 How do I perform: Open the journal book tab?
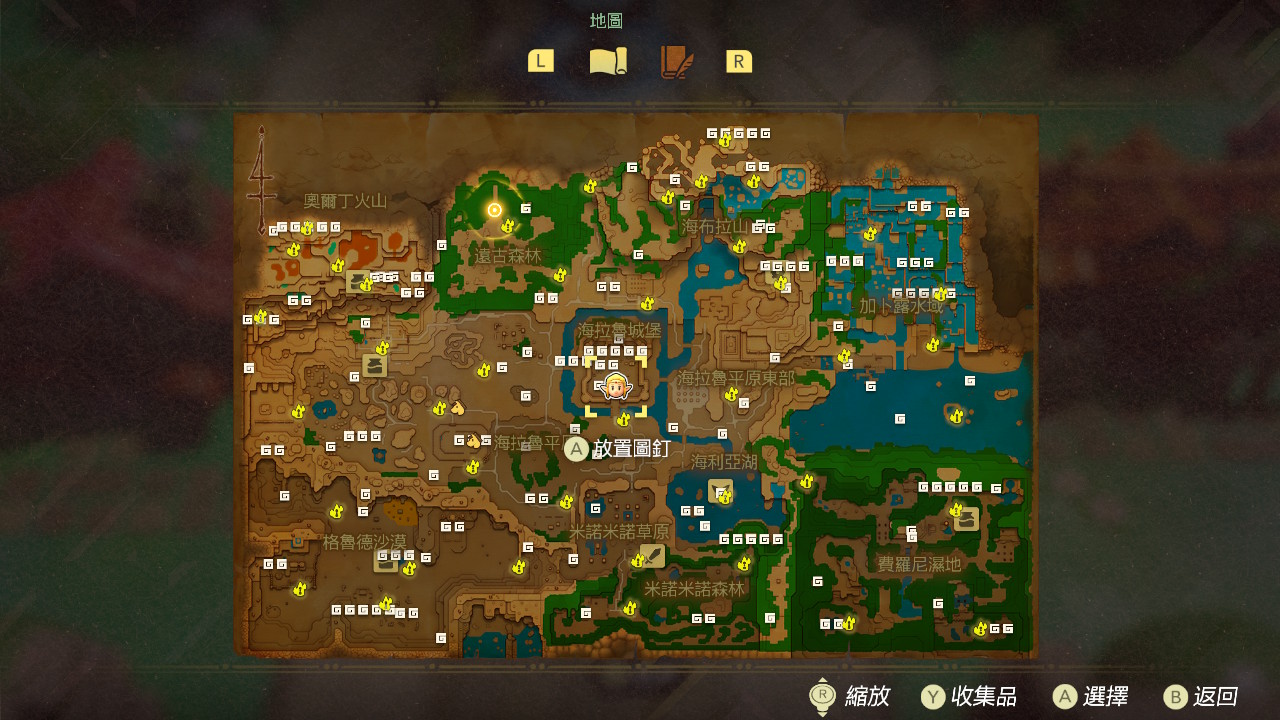coord(676,62)
